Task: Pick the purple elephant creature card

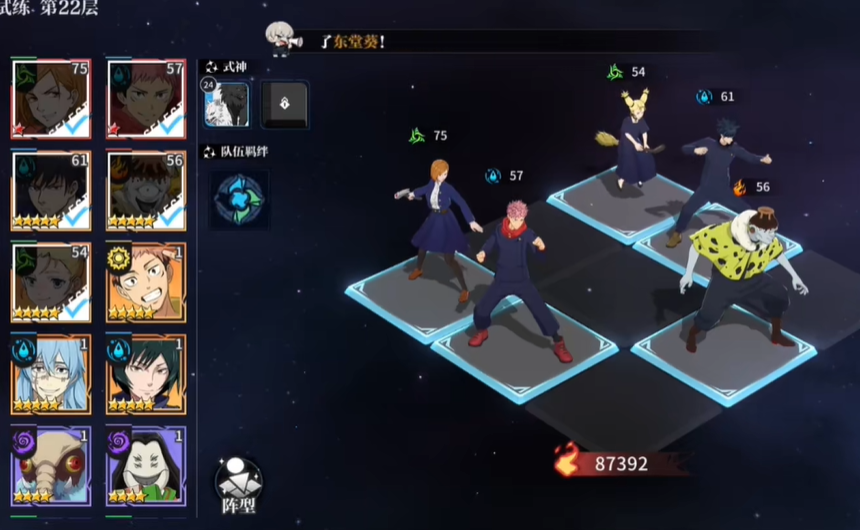Action: tap(51, 466)
